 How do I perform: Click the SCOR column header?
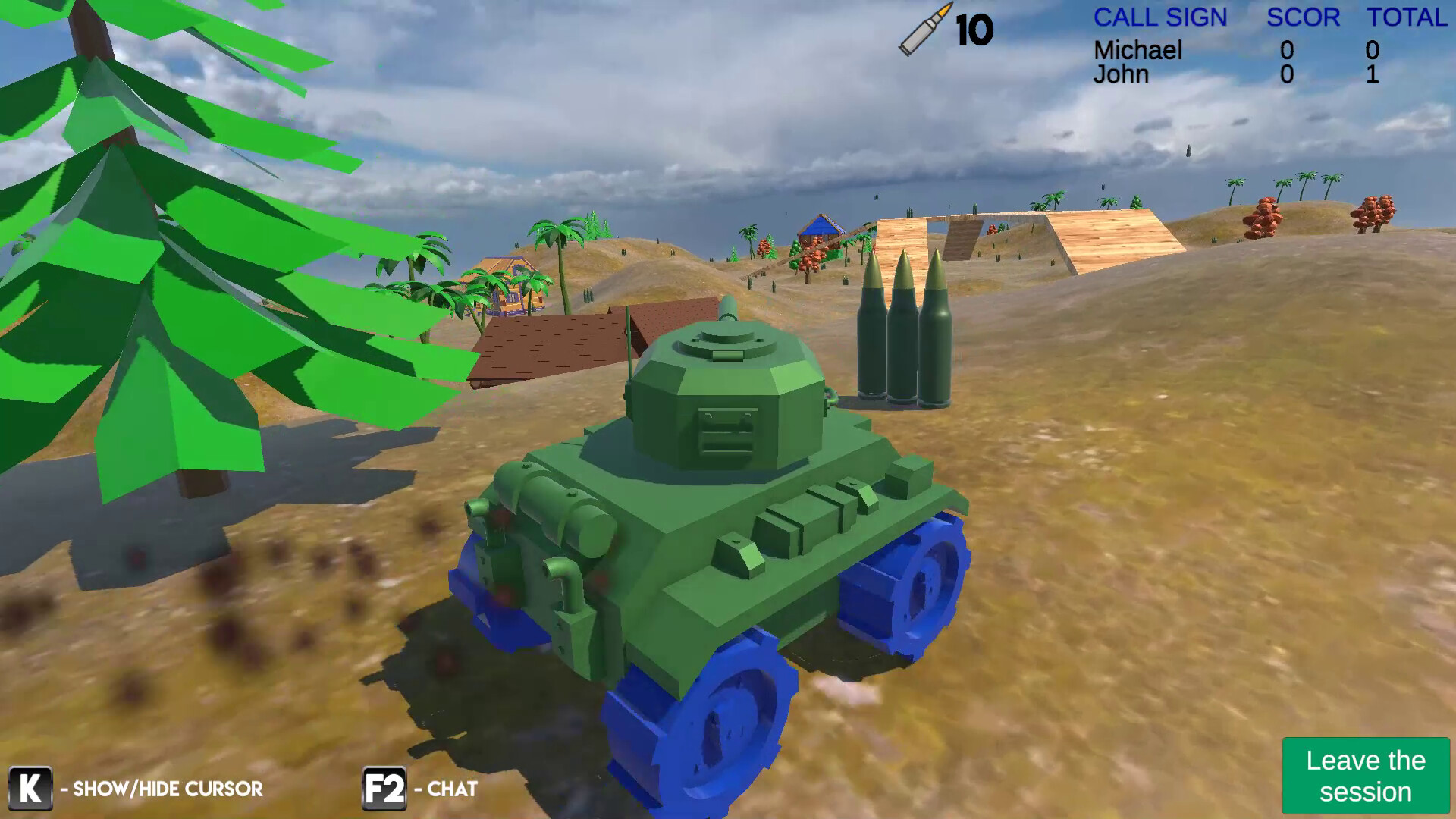click(x=1304, y=17)
